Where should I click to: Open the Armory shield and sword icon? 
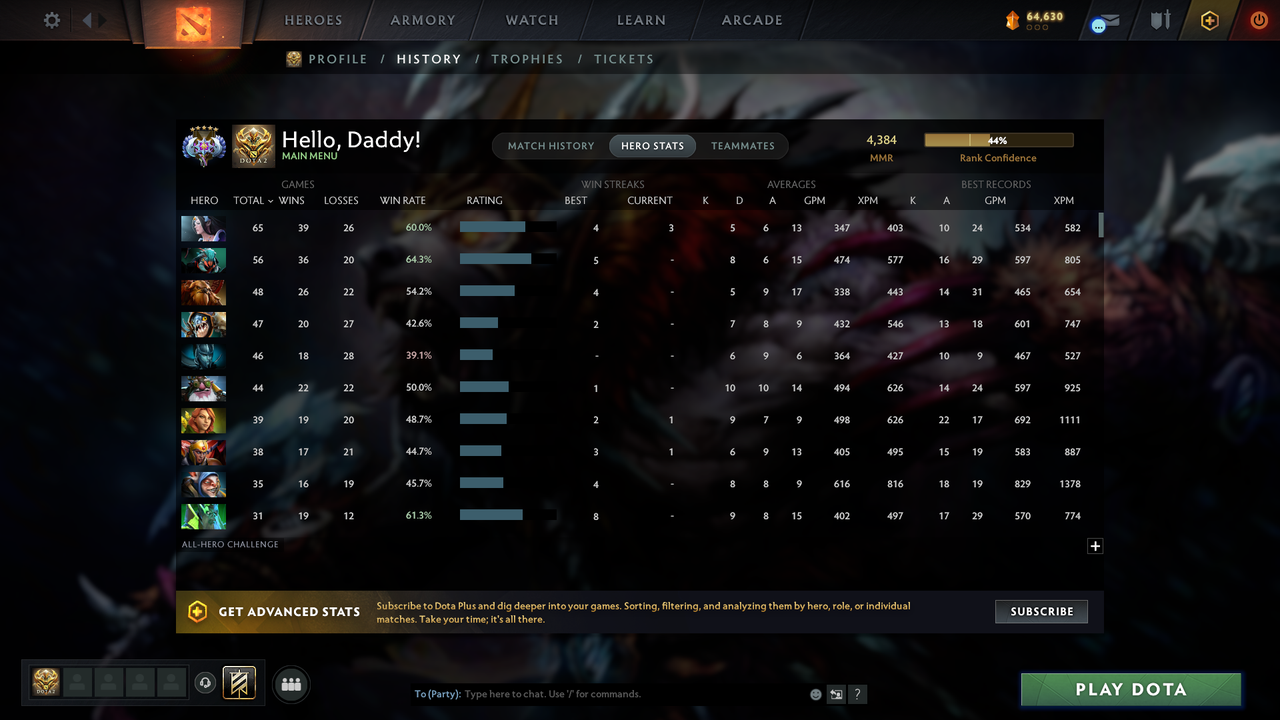pyautogui.click(x=1159, y=19)
